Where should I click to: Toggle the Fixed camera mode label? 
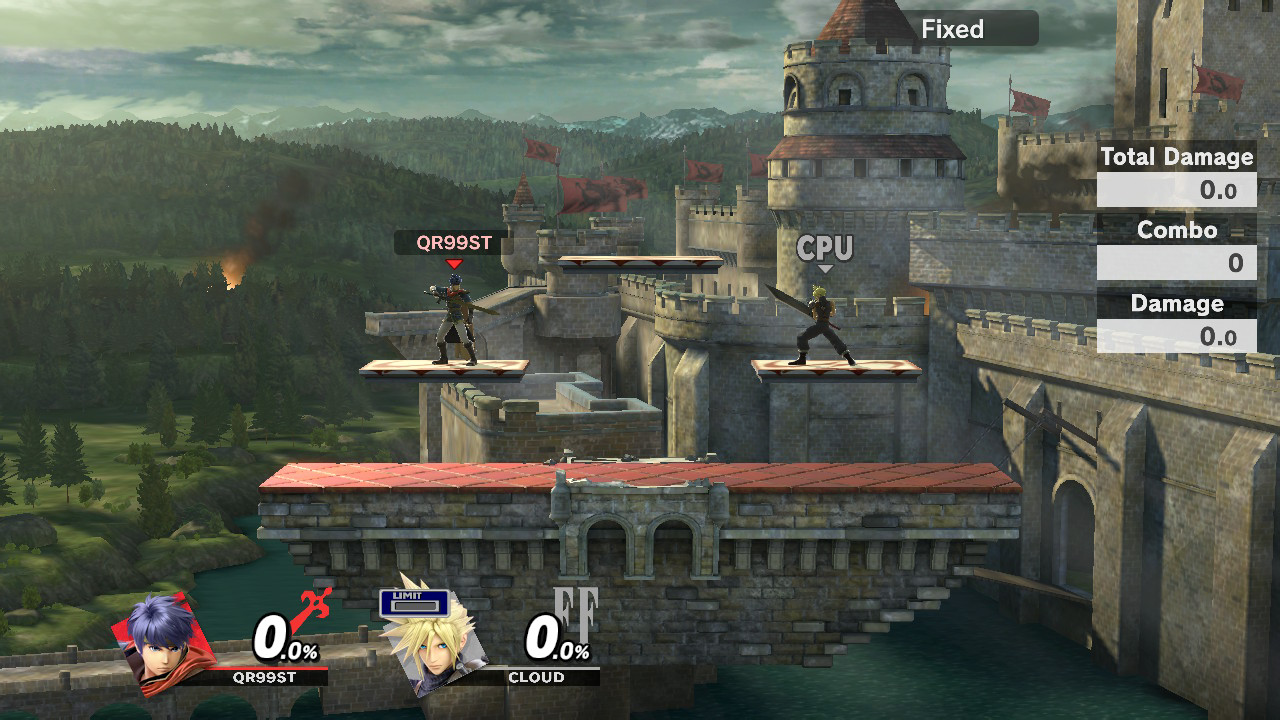[952, 28]
